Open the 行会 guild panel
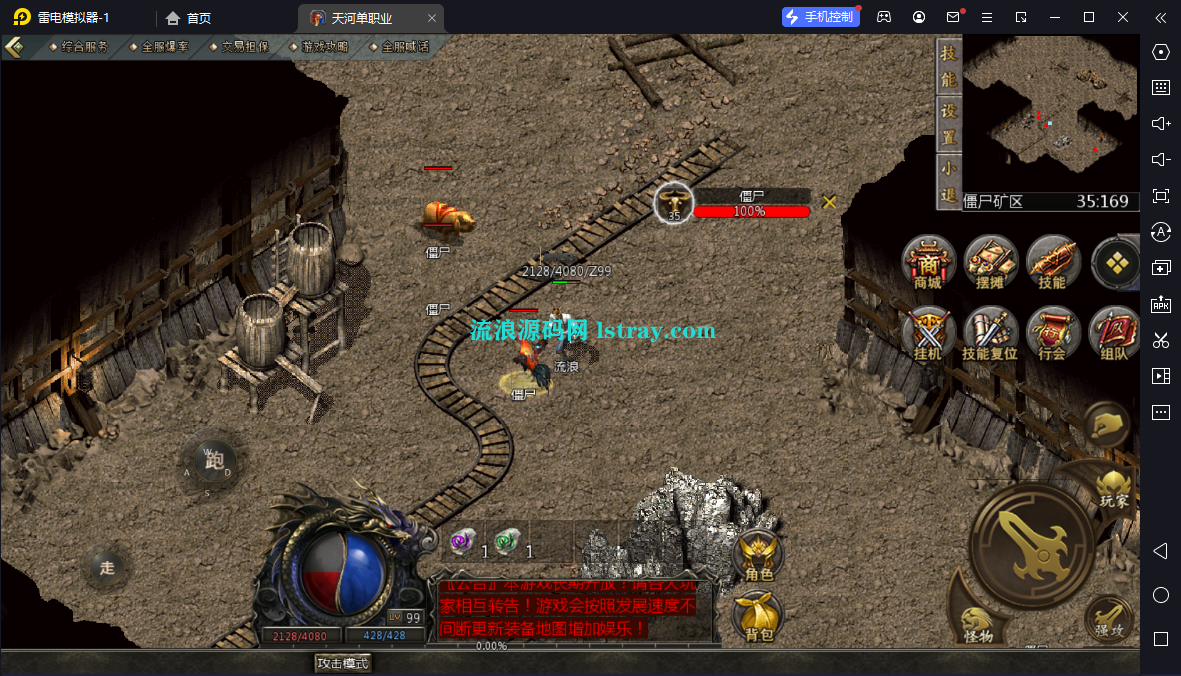 pyautogui.click(x=1052, y=334)
